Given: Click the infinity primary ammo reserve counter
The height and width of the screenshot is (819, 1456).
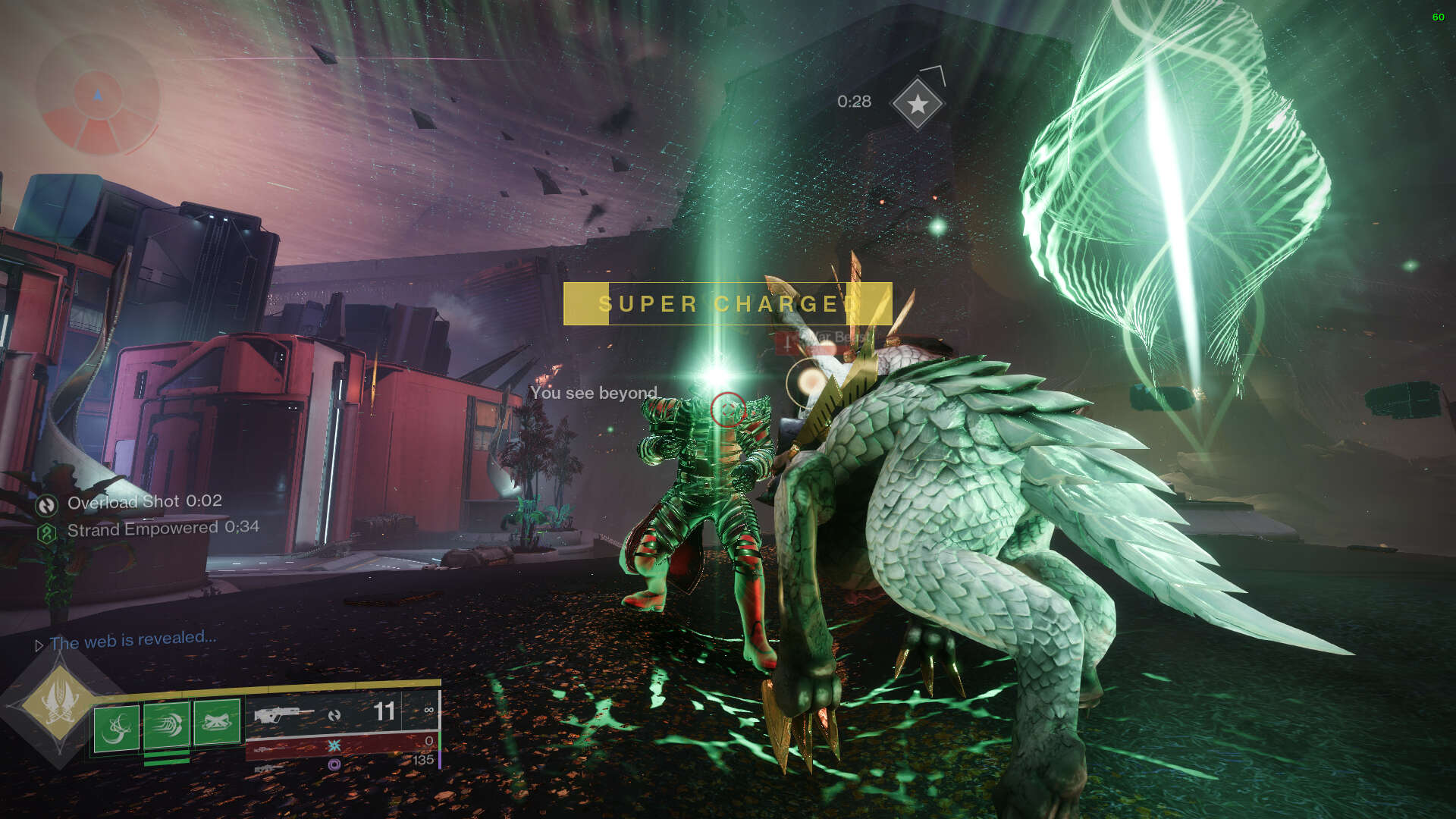Looking at the screenshot, I should pyautogui.click(x=429, y=710).
